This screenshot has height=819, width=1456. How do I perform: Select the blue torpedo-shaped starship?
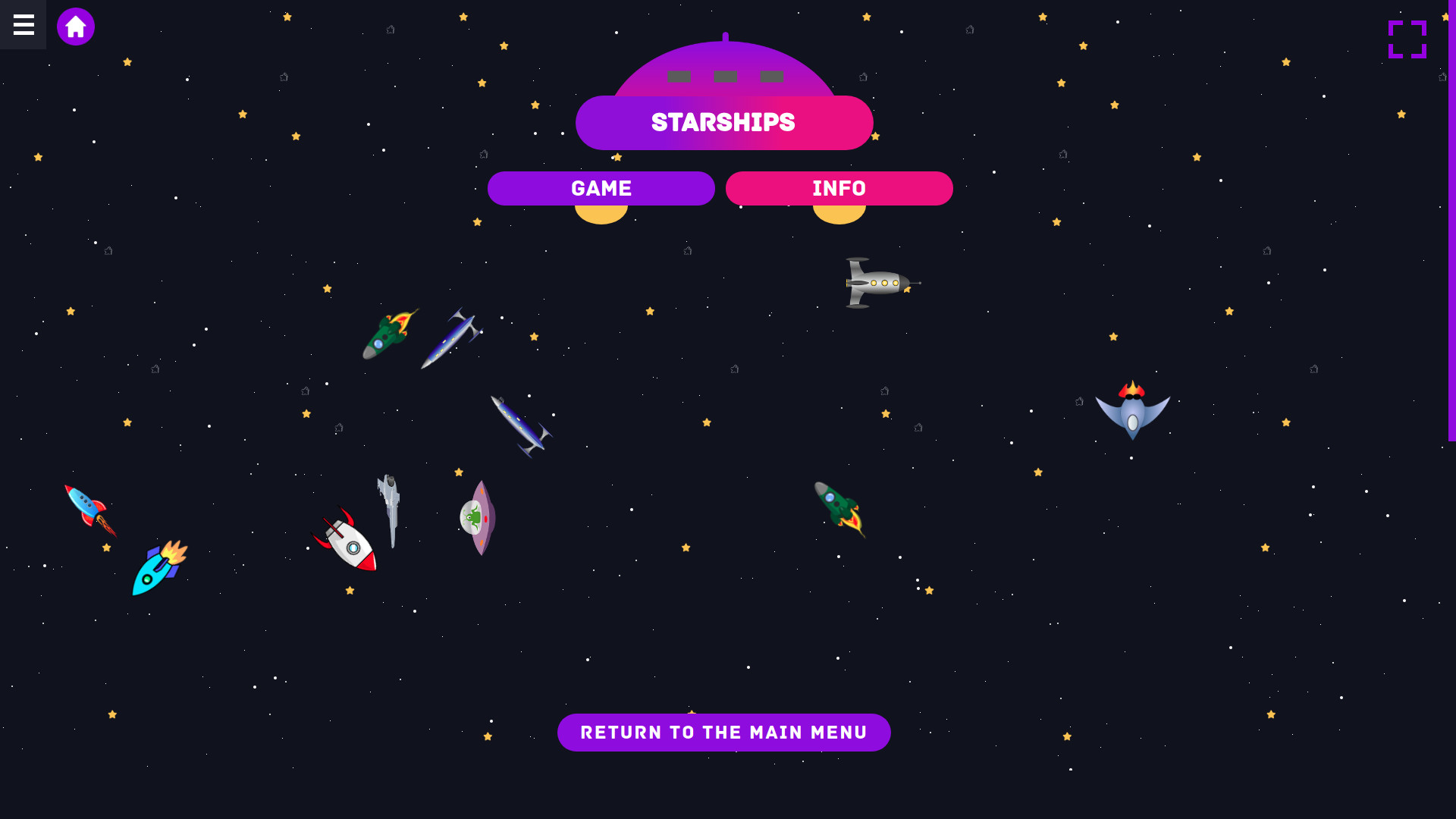pos(453,339)
